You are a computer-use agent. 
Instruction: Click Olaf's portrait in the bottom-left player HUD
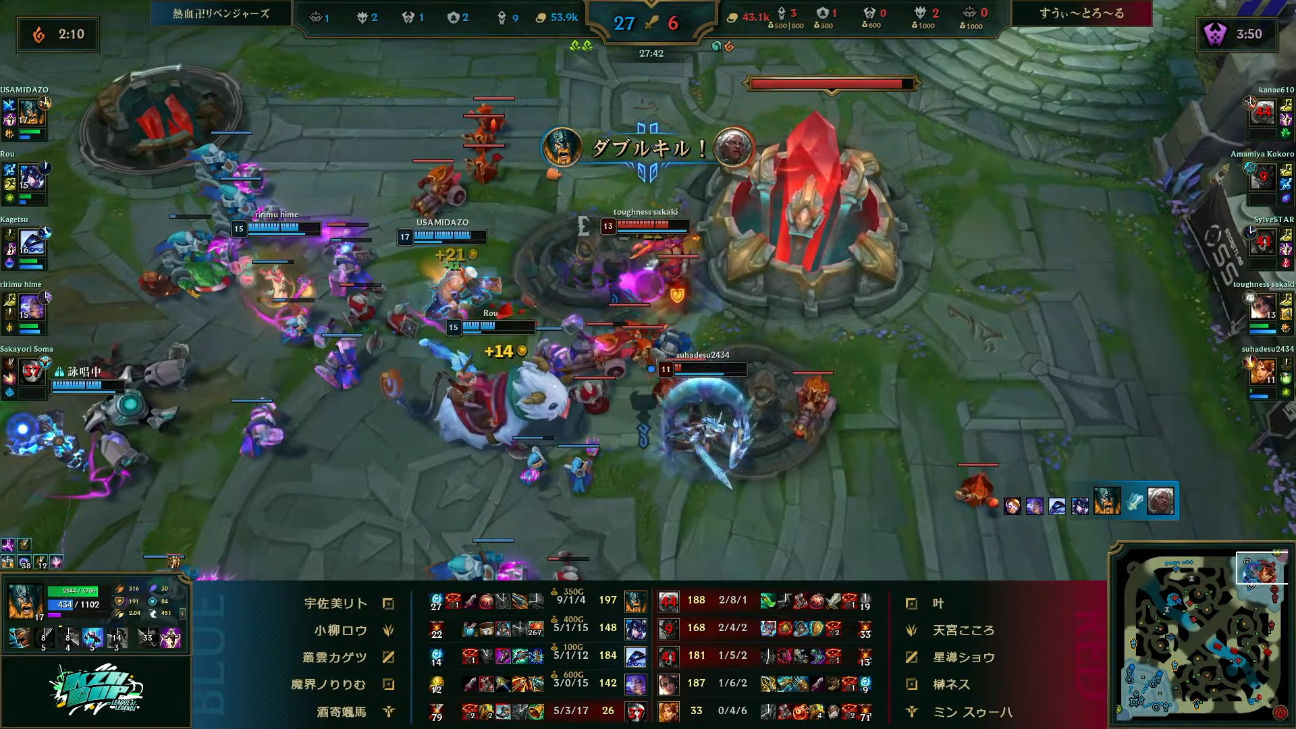[25, 602]
